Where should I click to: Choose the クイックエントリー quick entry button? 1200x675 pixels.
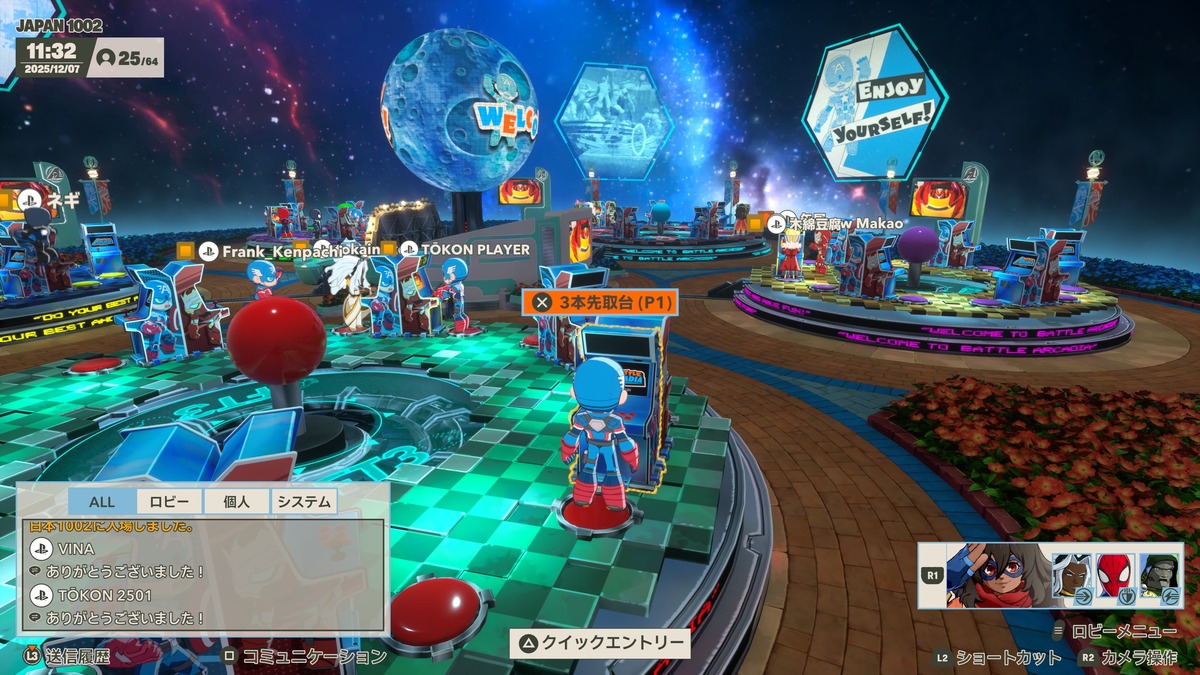[600, 643]
